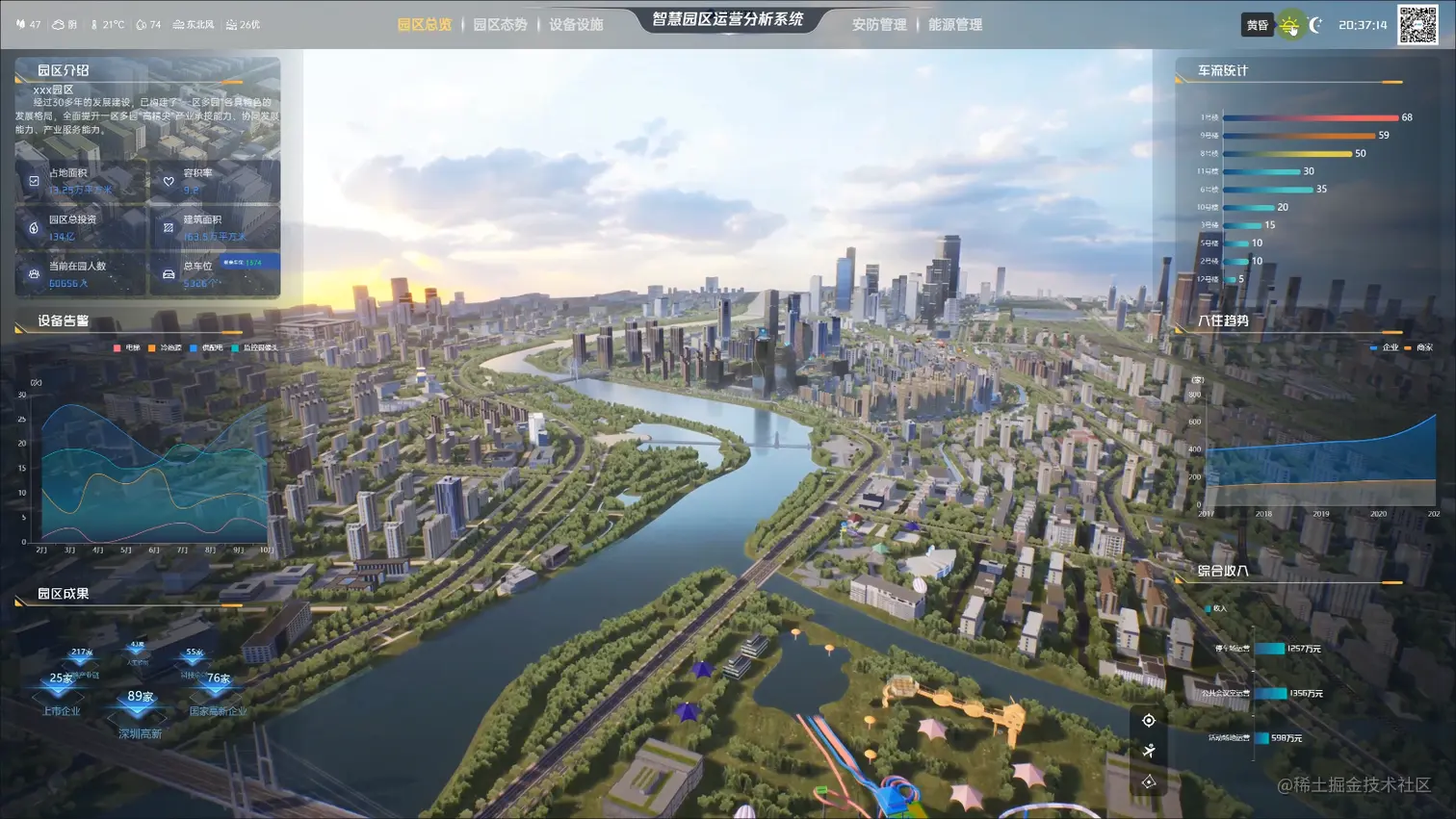The image size is (1456, 819).
Task: Toggle the 企业 series in 入住趋势
Action: [1384, 347]
